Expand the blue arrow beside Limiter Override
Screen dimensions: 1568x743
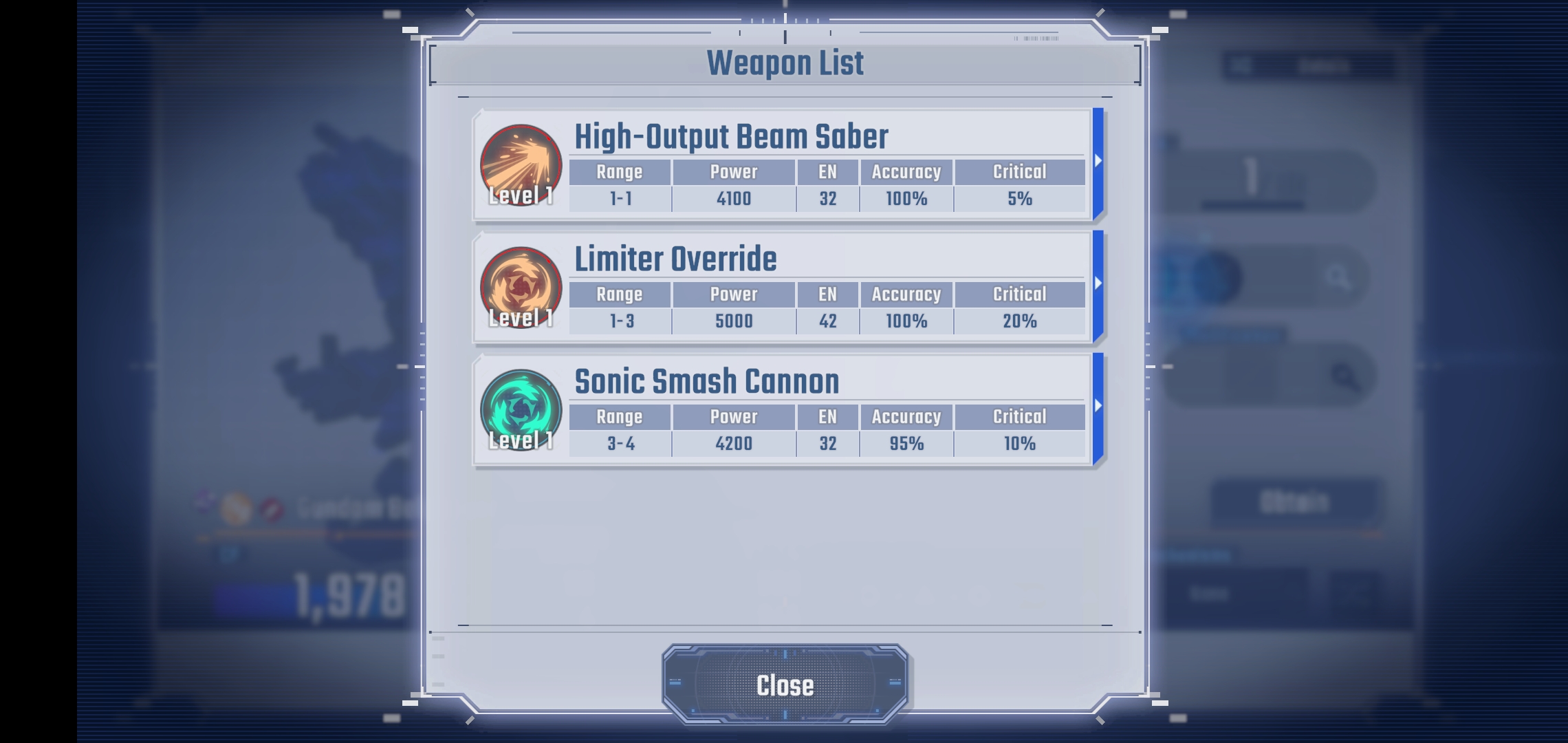(1098, 283)
